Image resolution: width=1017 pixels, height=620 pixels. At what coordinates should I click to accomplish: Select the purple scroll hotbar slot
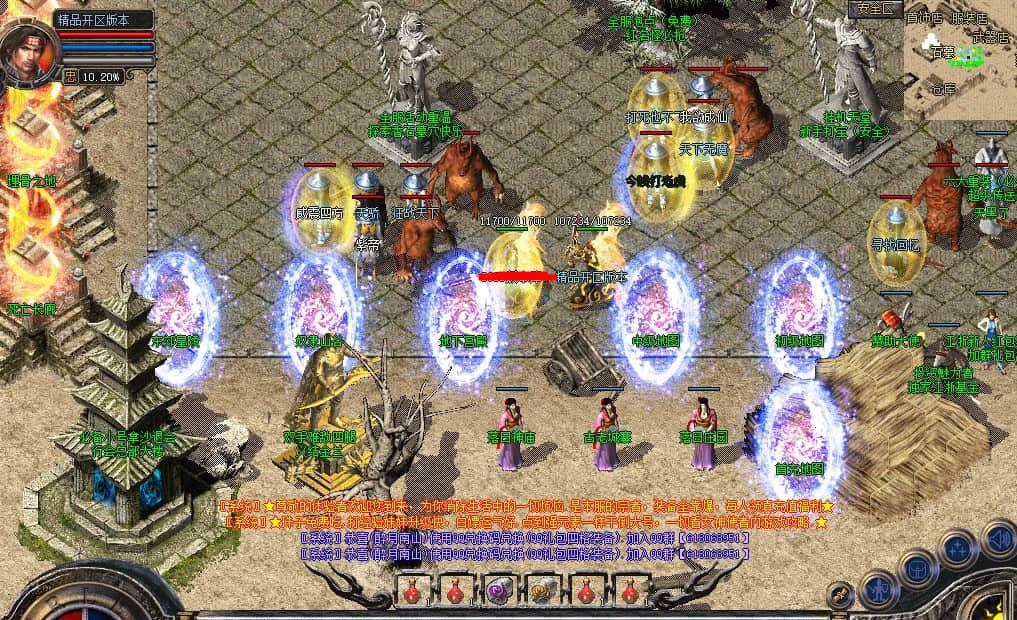click(x=497, y=591)
